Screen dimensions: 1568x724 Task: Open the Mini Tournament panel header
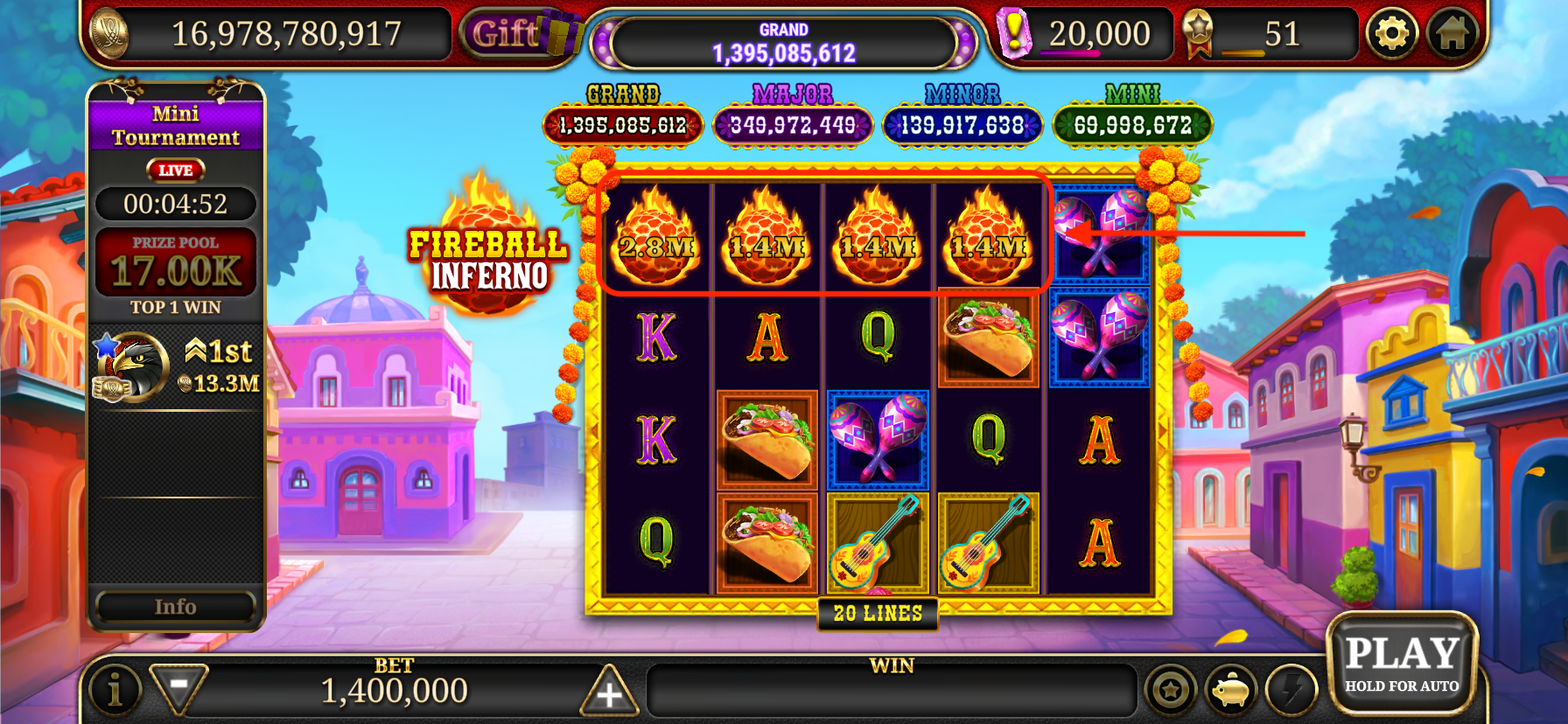point(175,125)
